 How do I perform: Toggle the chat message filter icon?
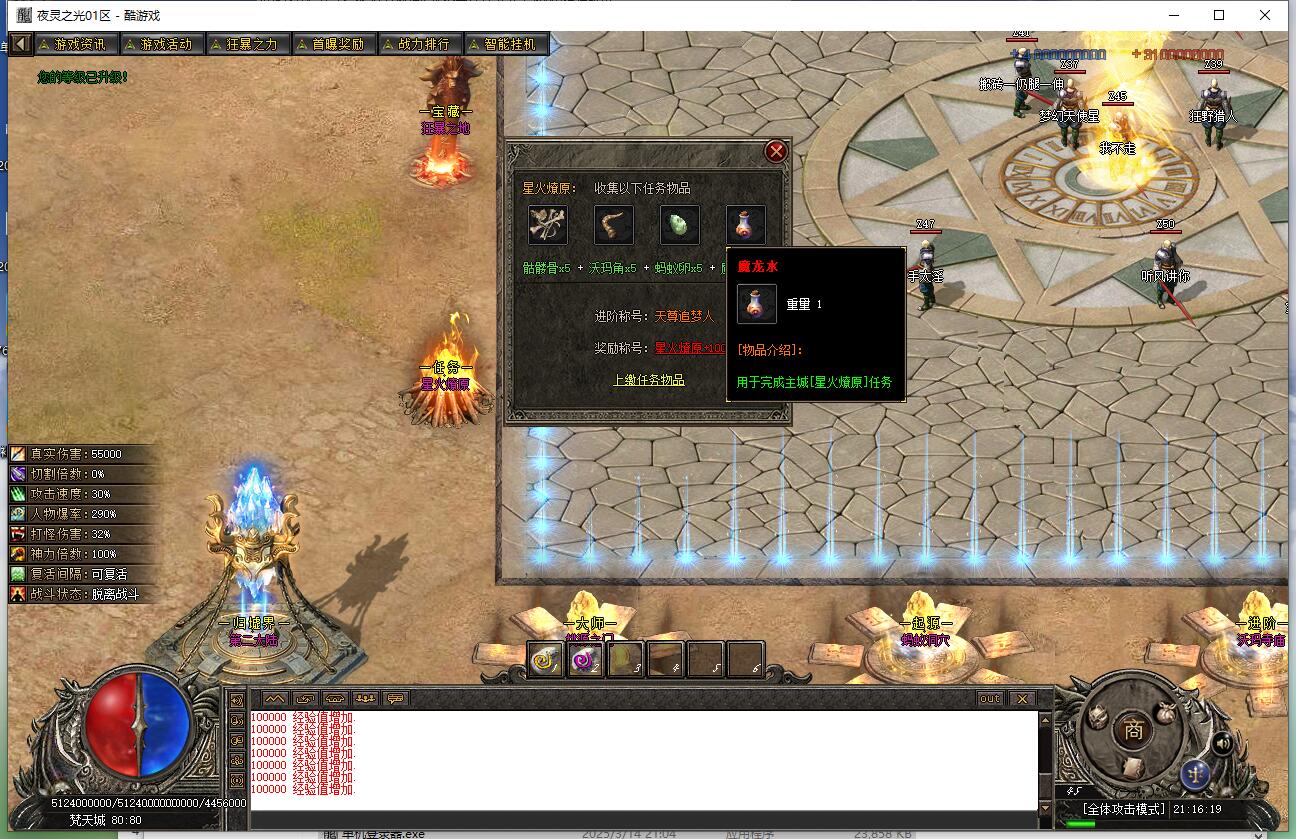395,698
